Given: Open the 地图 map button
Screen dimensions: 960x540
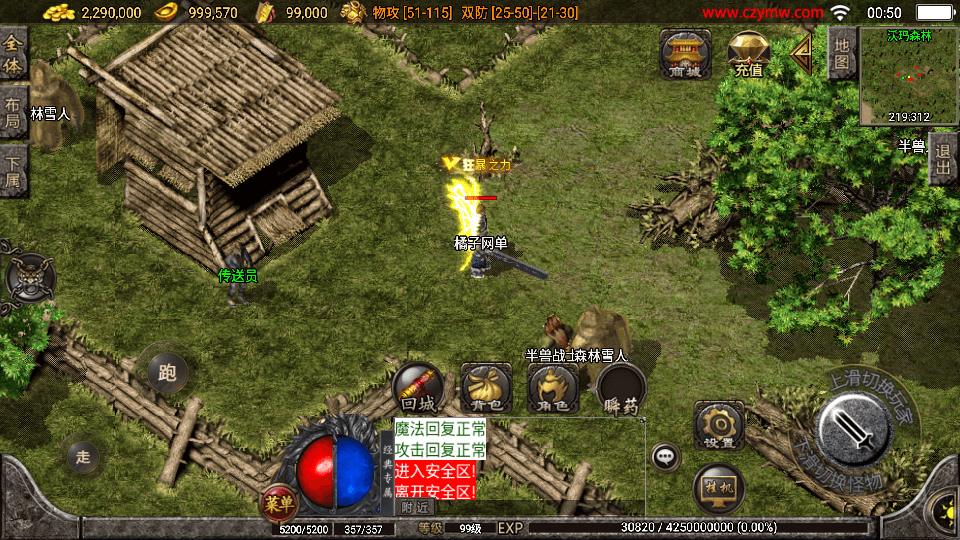Looking at the screenshot, I should (x=842, y=53).
